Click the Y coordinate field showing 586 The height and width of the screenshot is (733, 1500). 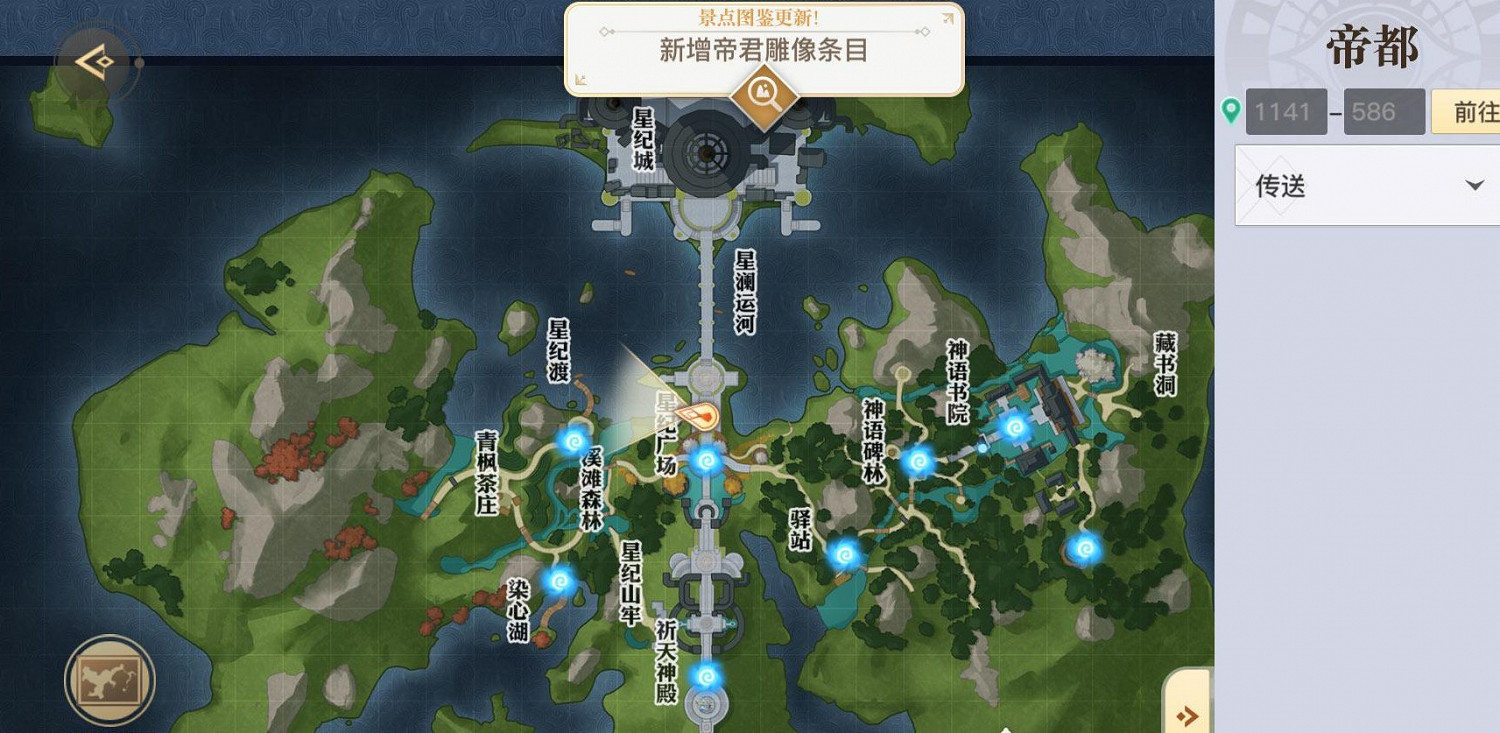click(1384, 112)
